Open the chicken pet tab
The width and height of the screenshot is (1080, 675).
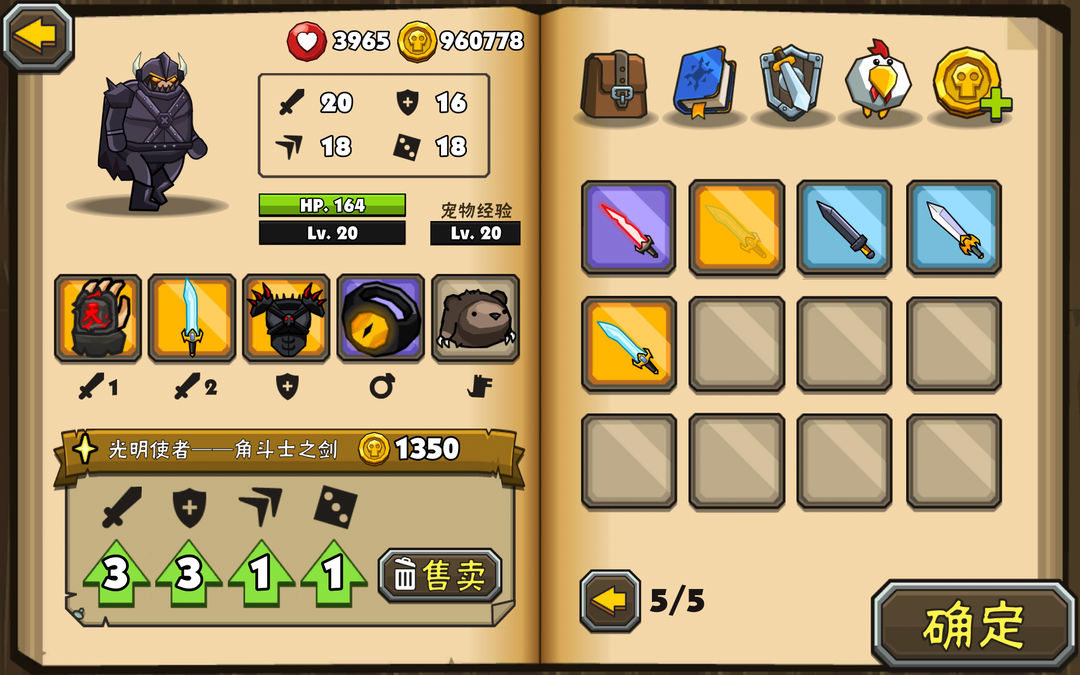pos(878,82)
